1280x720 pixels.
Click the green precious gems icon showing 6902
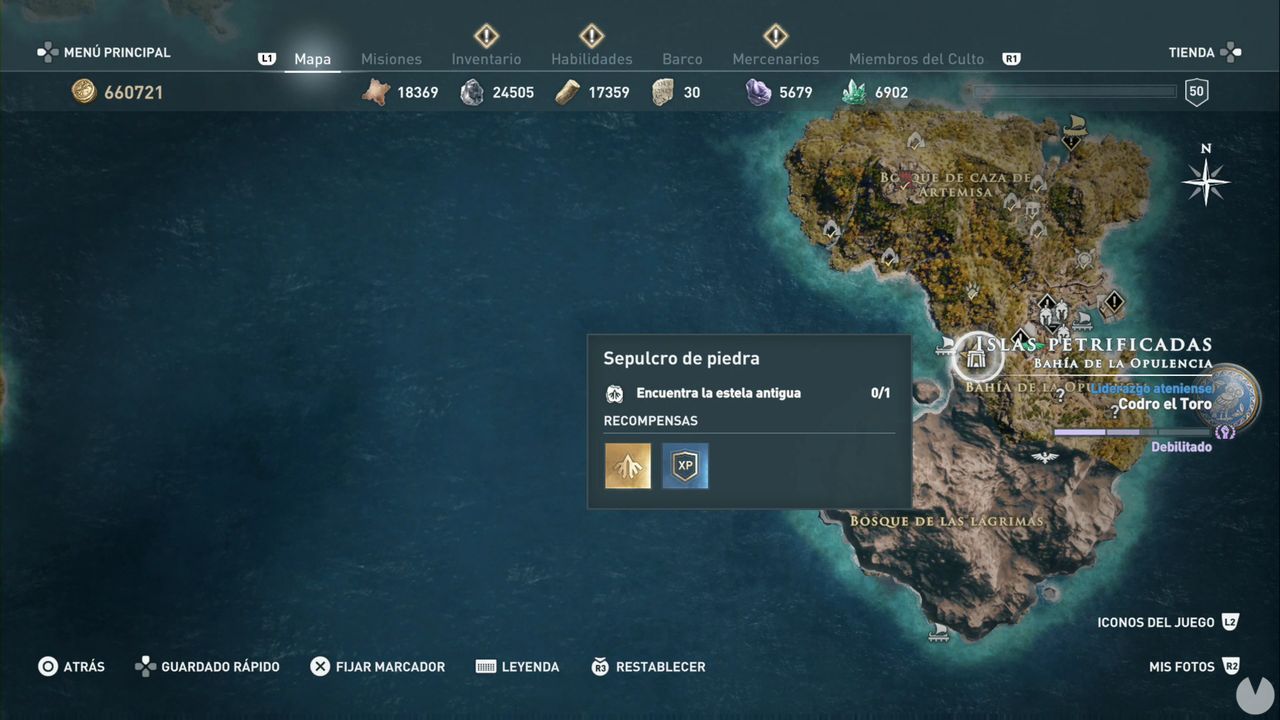[852, 91]
